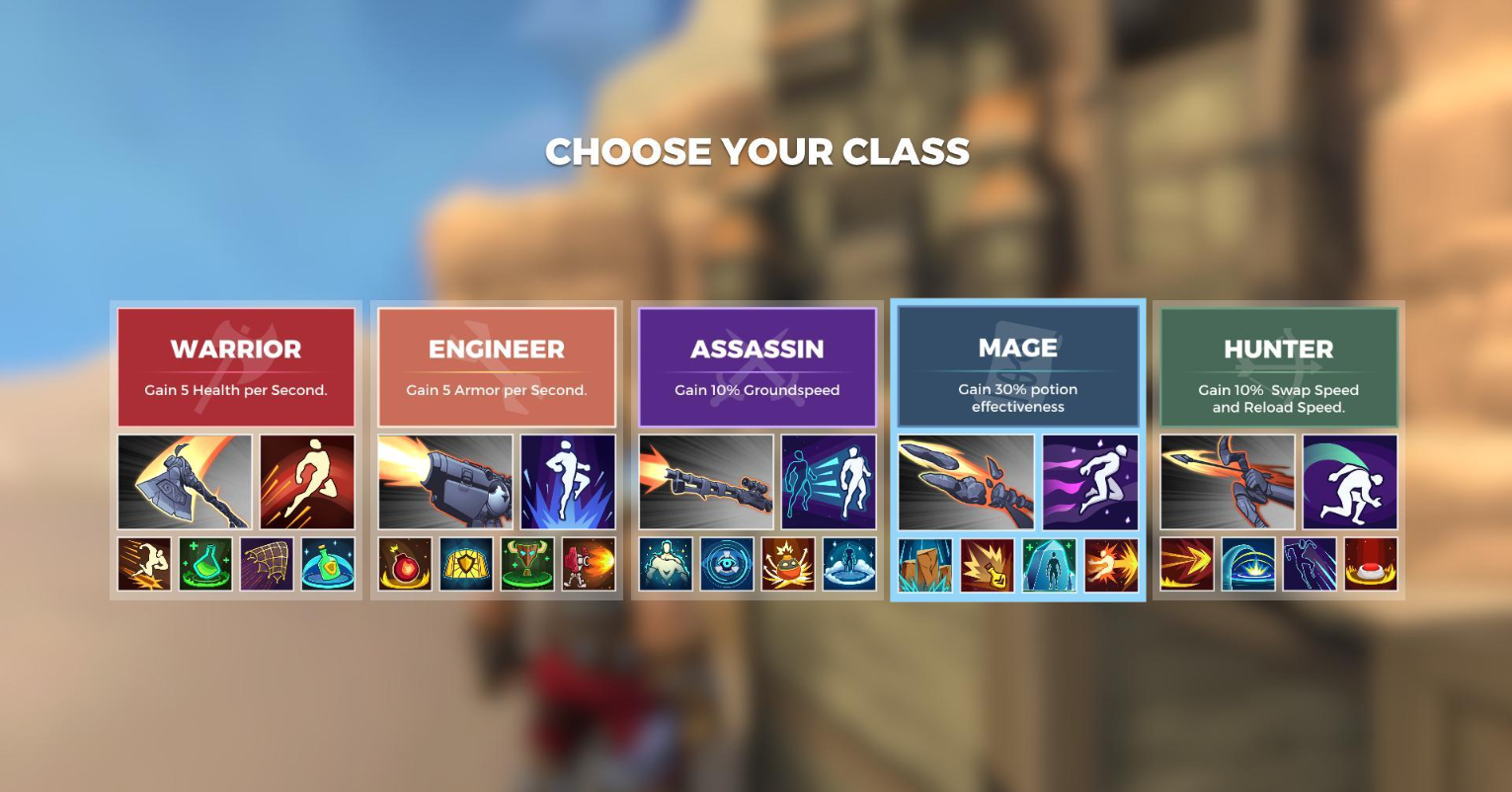
Task: Click the Engineer plasma launcher weapon icon
Action: point(445,482)
